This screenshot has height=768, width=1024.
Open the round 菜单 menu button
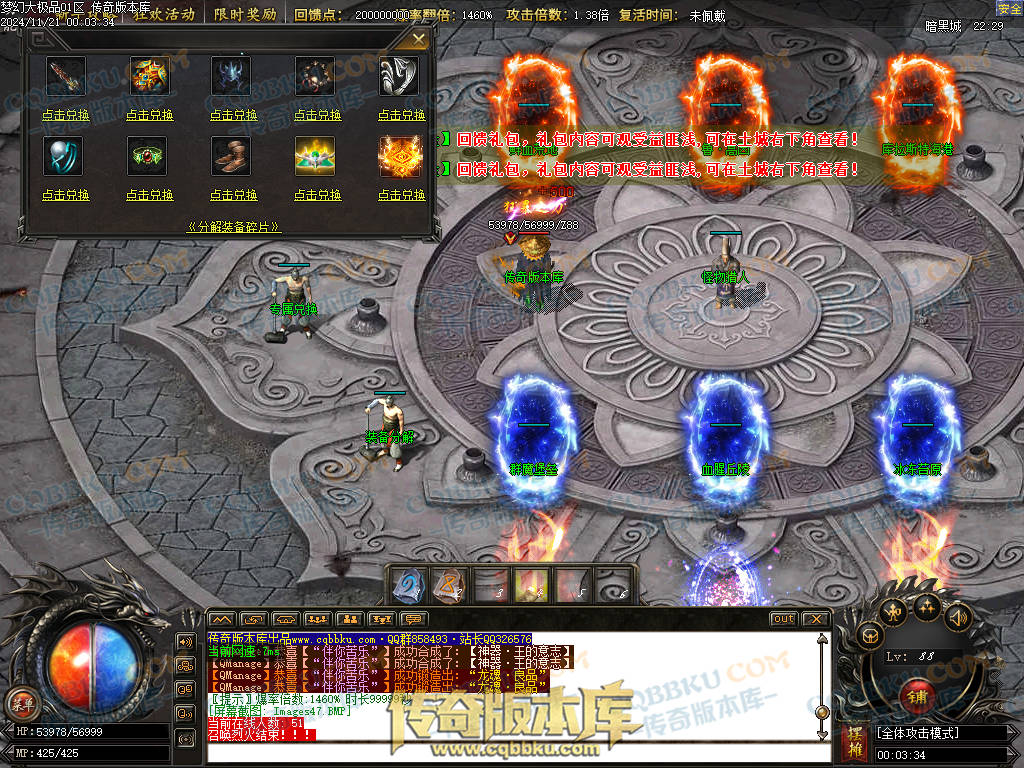click(19, 701)
